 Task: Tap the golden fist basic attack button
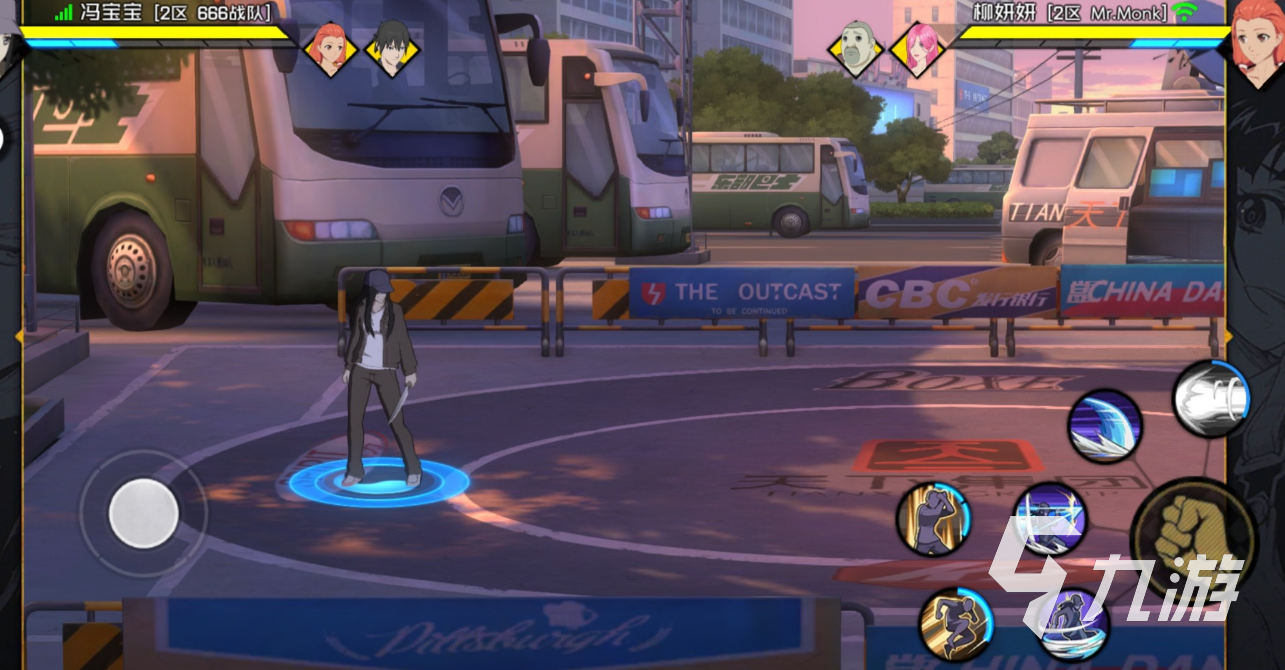[x=1192, y=535]
